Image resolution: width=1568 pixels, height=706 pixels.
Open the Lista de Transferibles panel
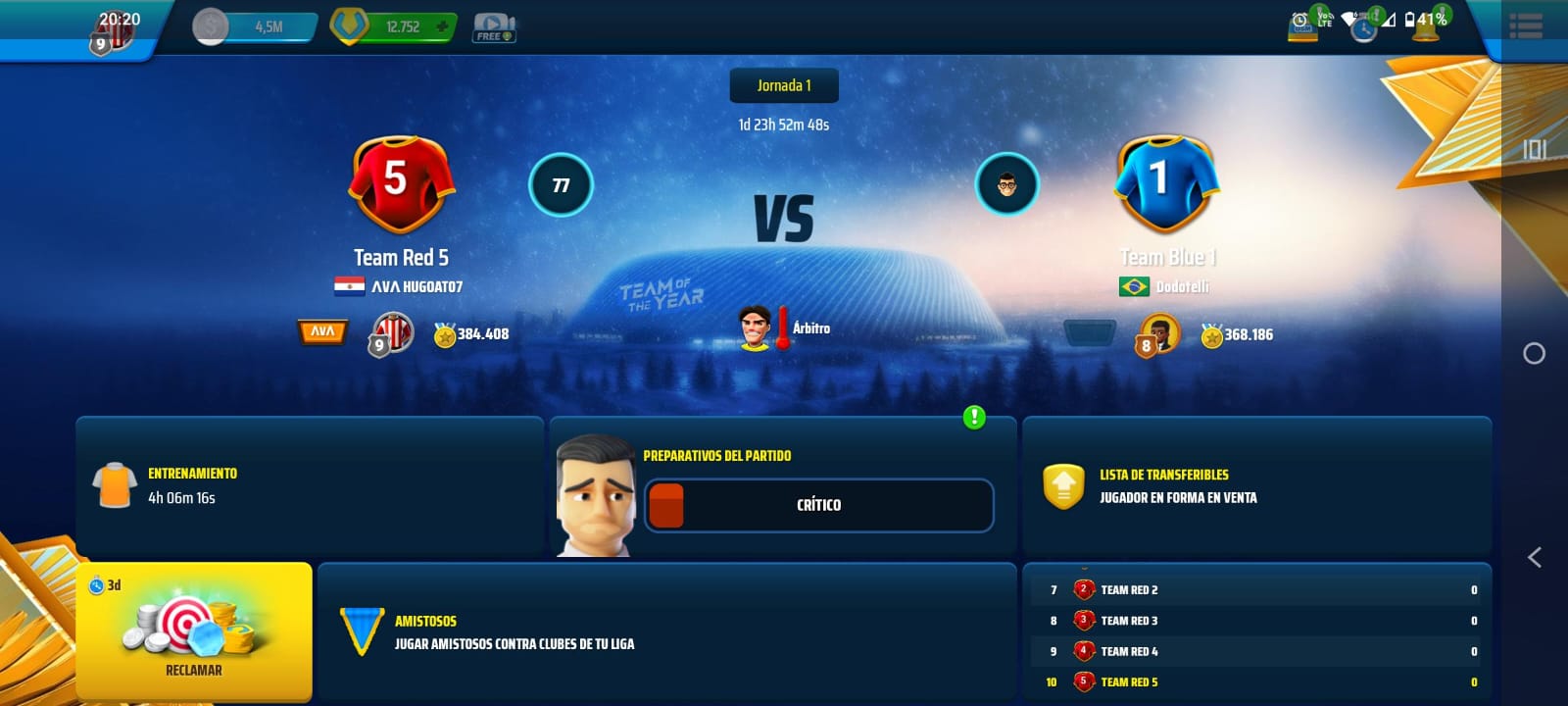[1256, 485]
